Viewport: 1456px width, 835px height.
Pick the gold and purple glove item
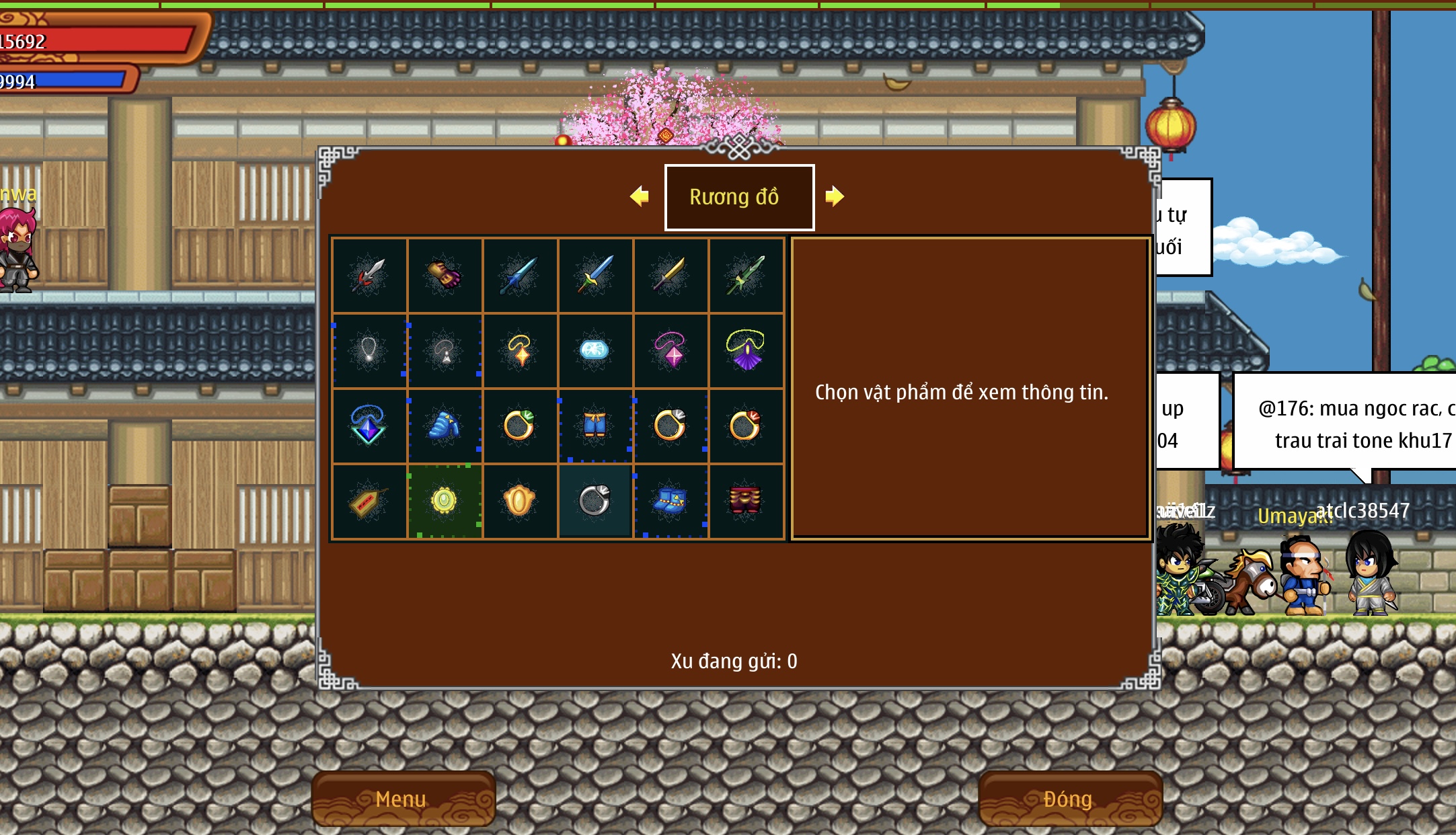444,275
